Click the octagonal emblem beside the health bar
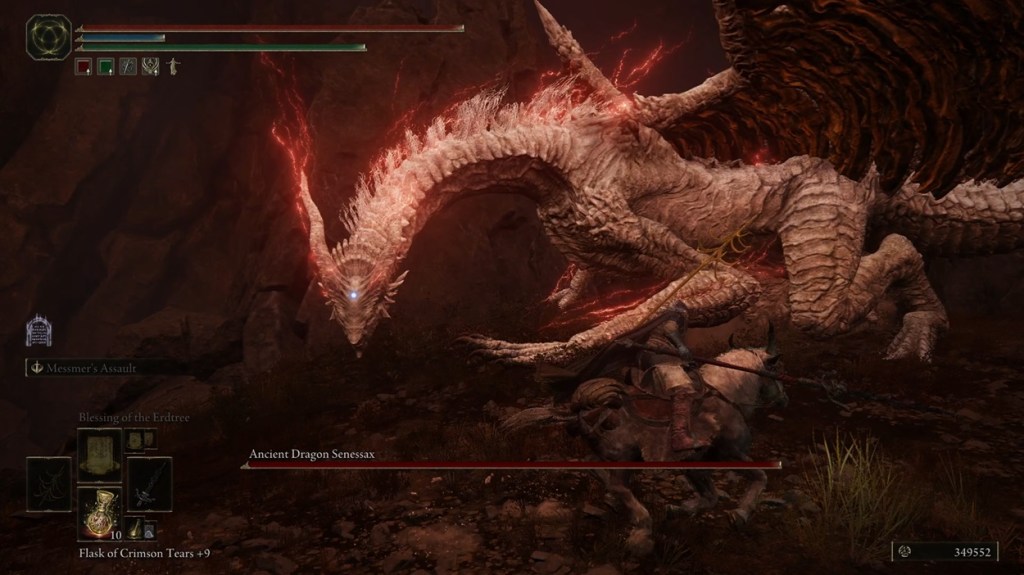 pyautogui.click(x=48, y=37)
